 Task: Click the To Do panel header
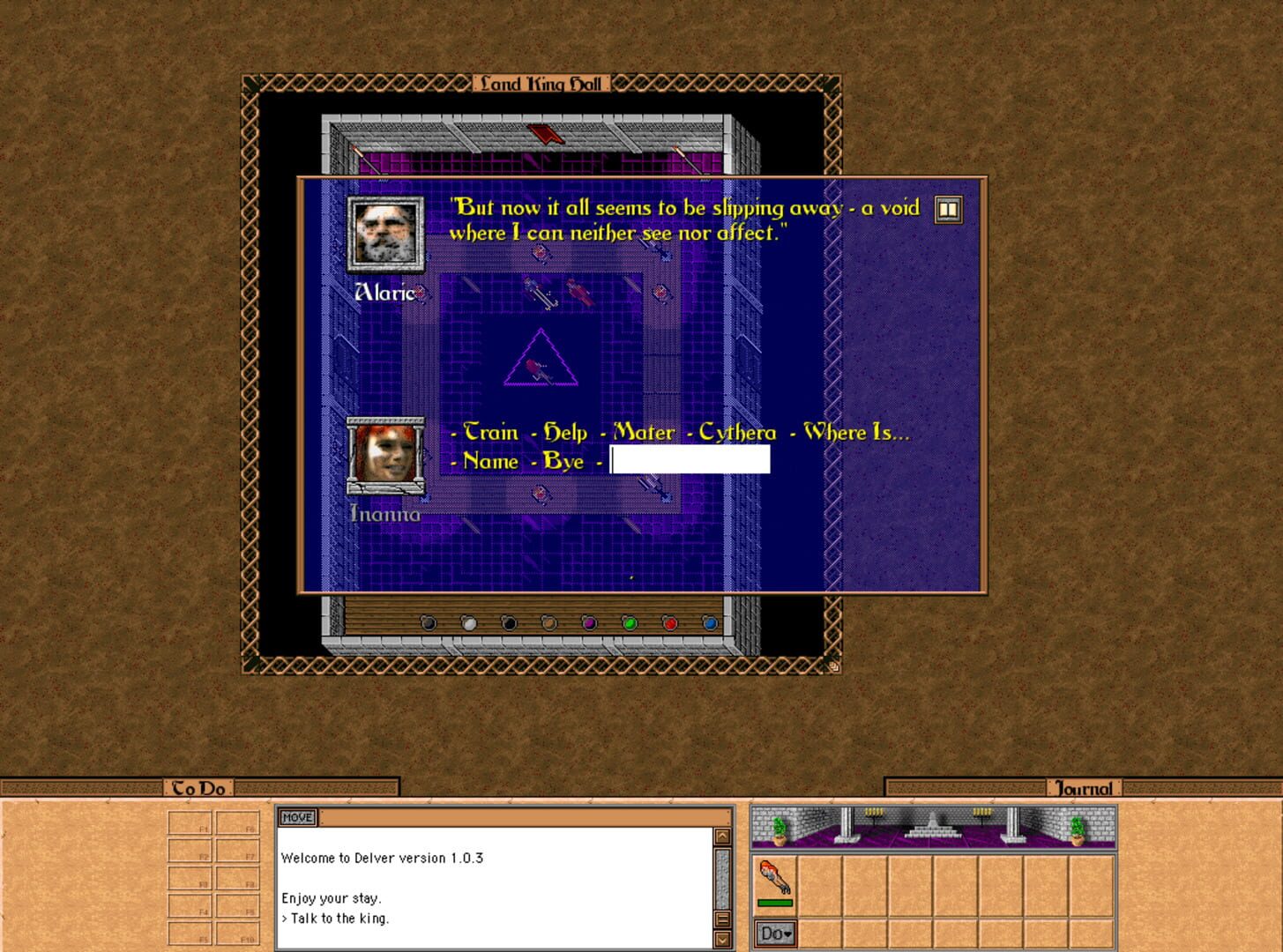click(198, 789)
